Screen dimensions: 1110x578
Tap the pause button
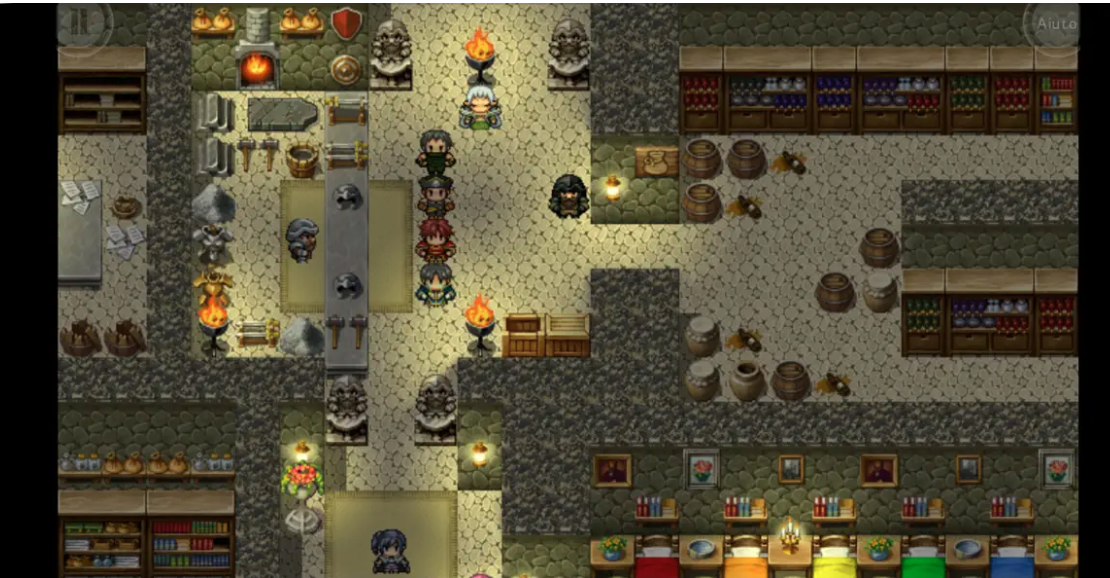click(83, 22)
